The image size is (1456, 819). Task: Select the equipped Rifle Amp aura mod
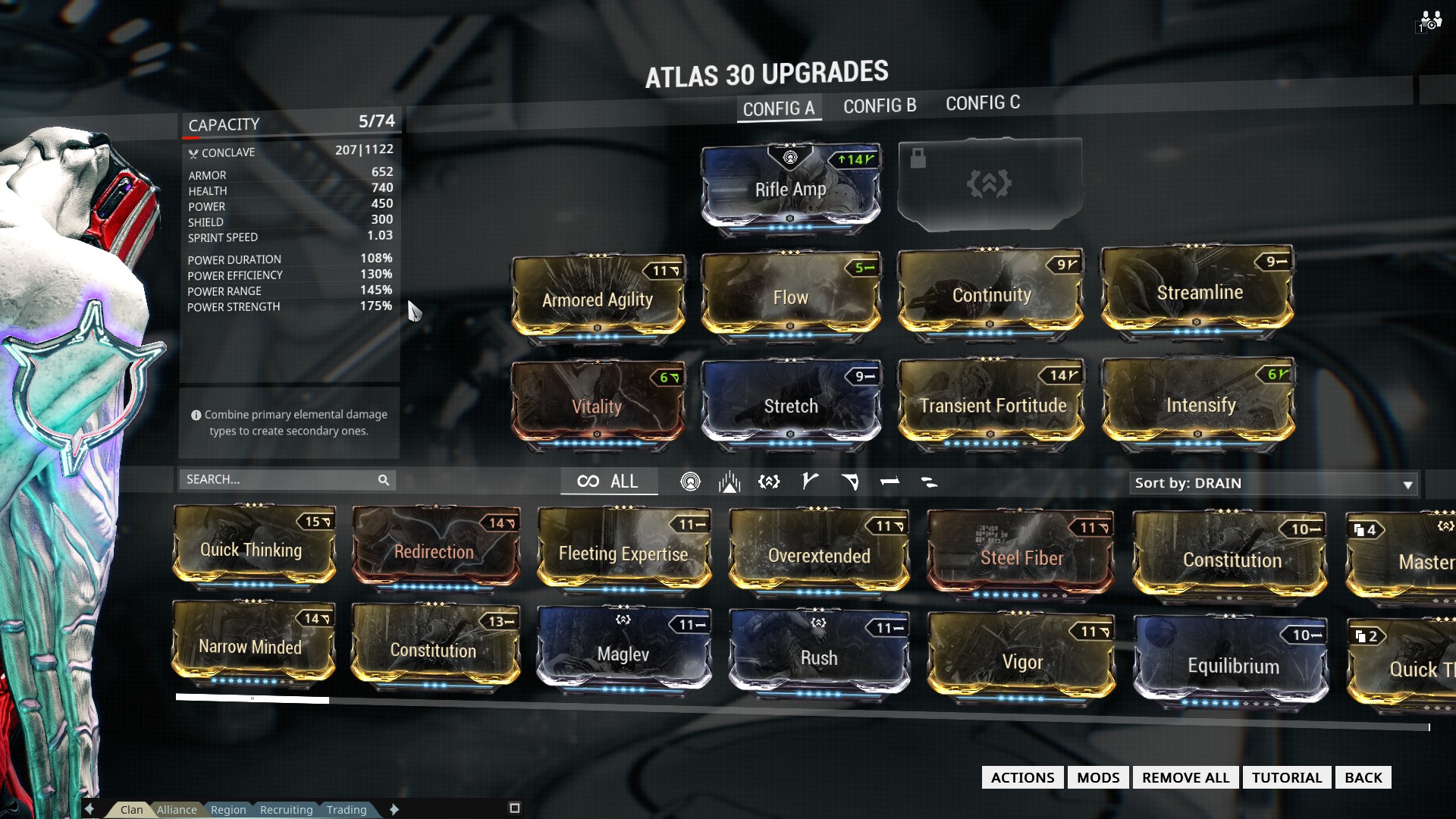pos(790,188)
